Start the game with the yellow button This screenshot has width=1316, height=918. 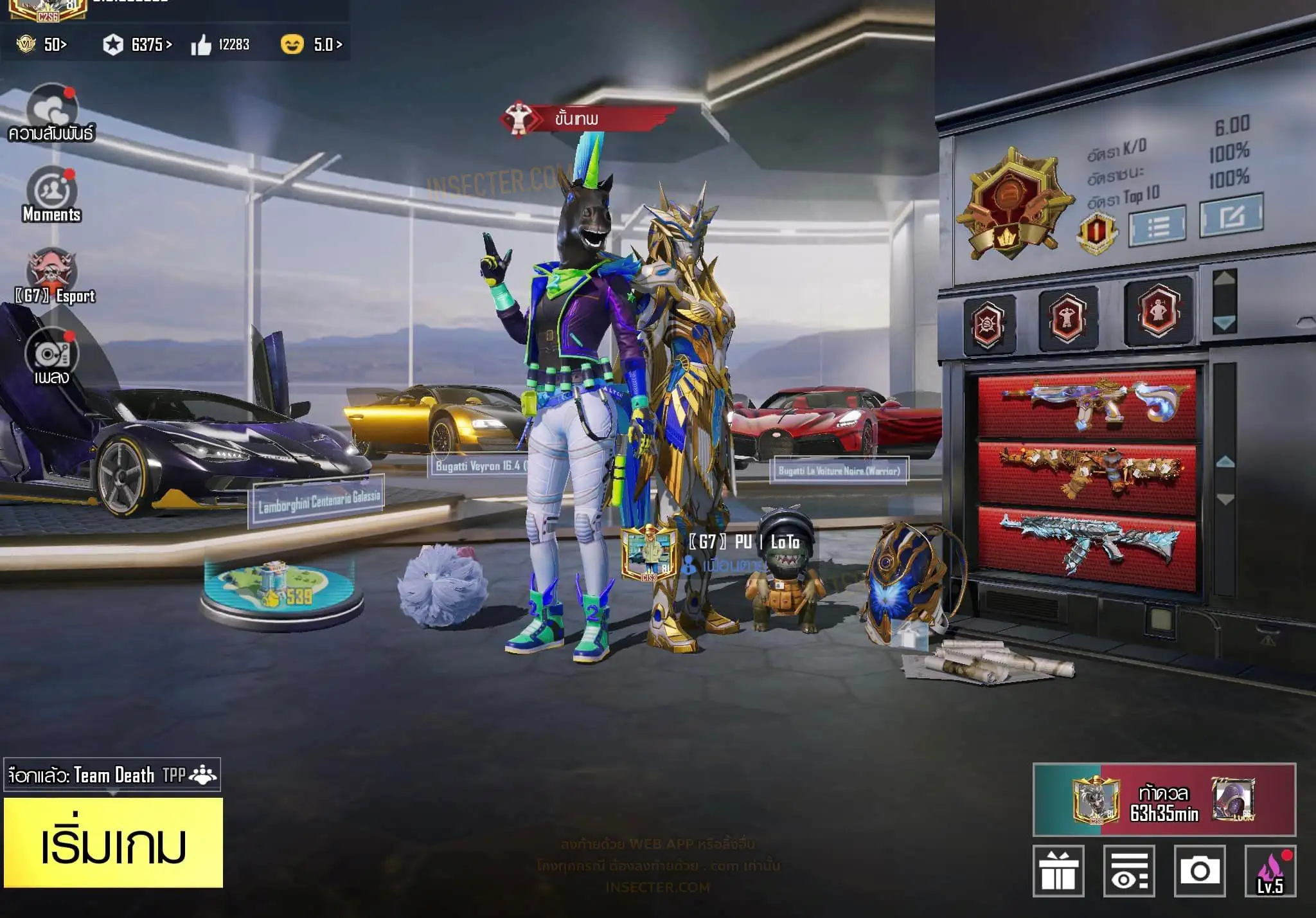[113, 843]
